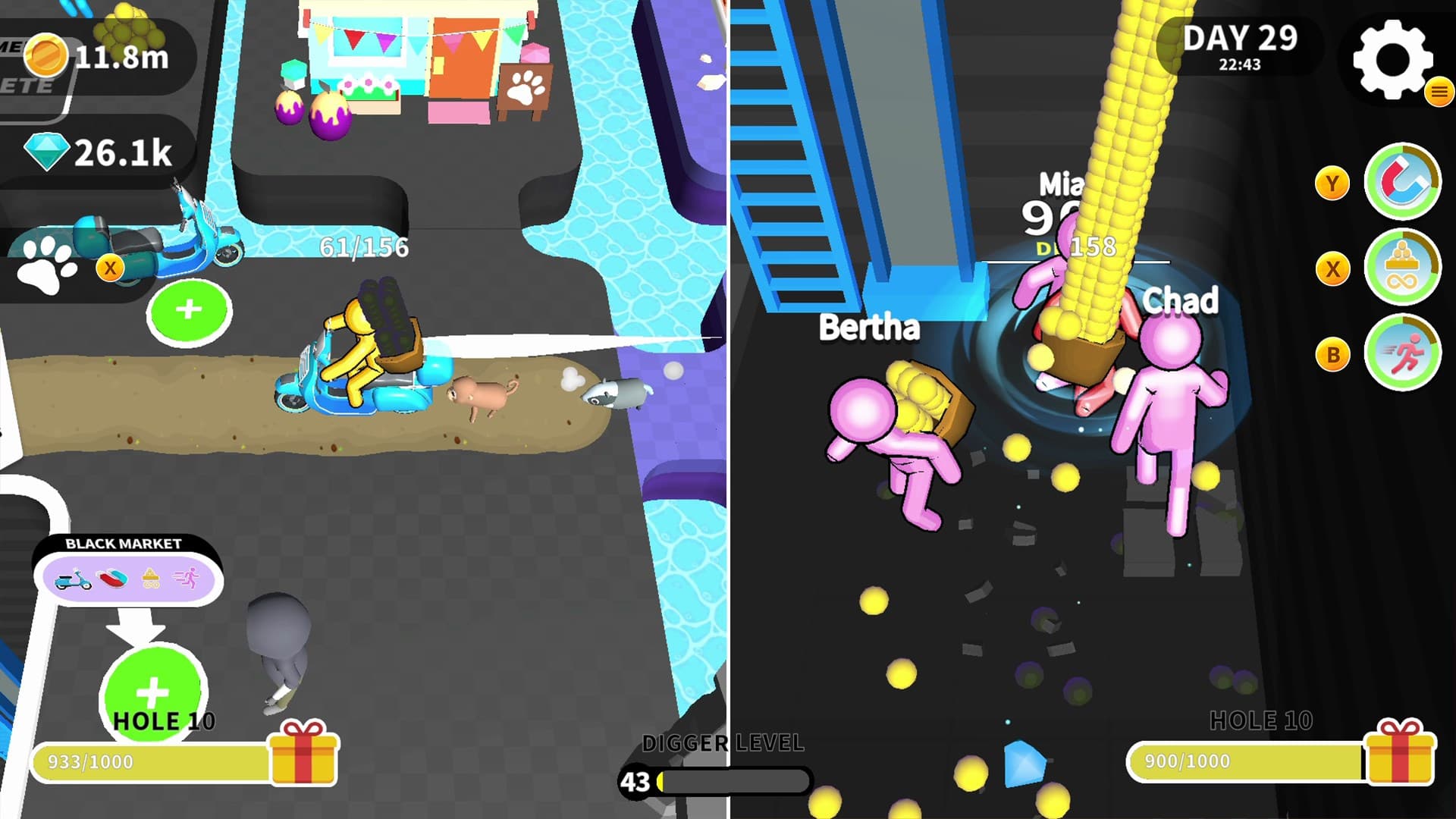This screenshot has height=819, width=1456.
Task: Open the hamburger menu below the gear
Action: coord(1437,93)
